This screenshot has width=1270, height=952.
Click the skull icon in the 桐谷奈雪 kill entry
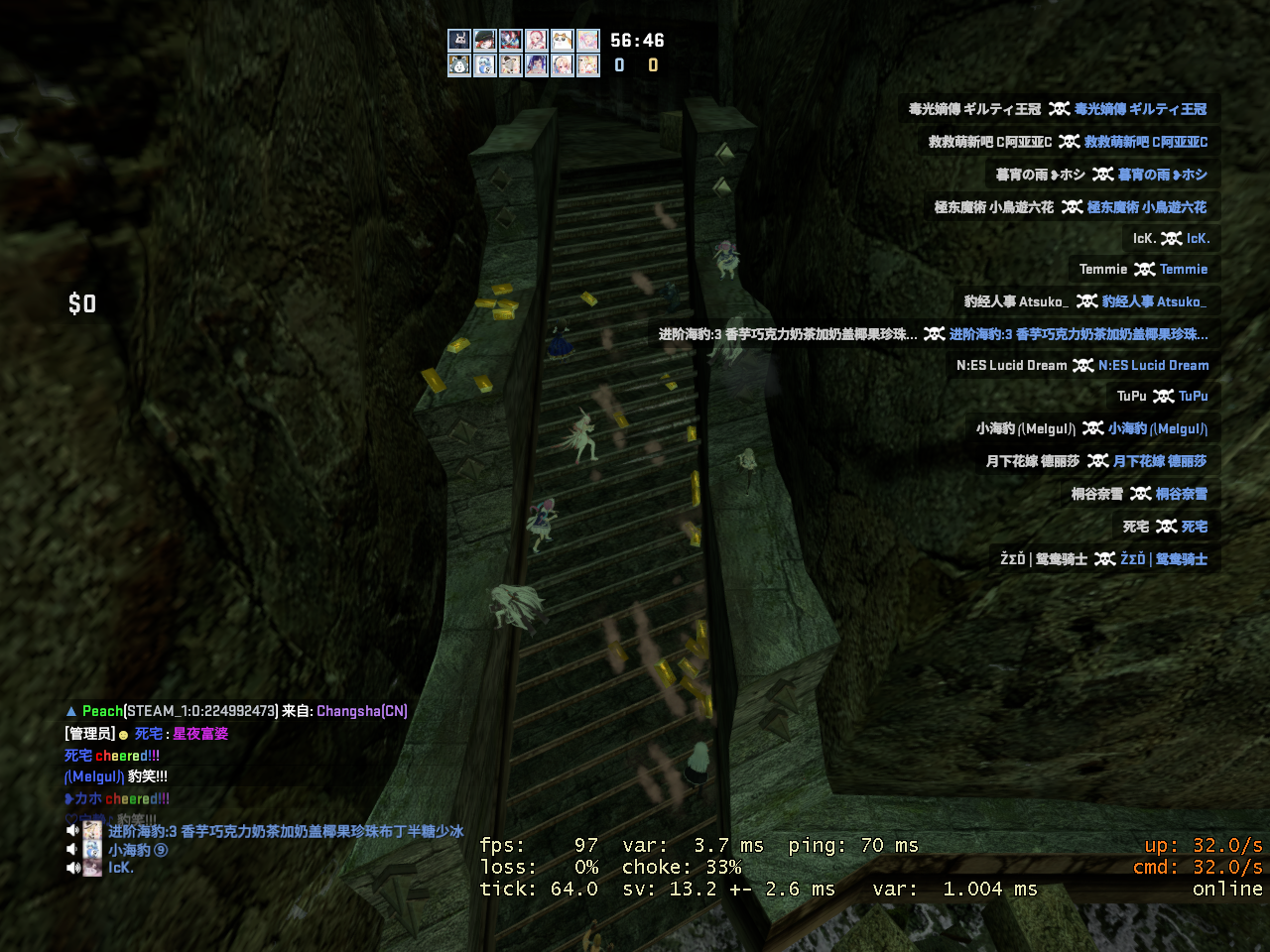coord(1139,493)
